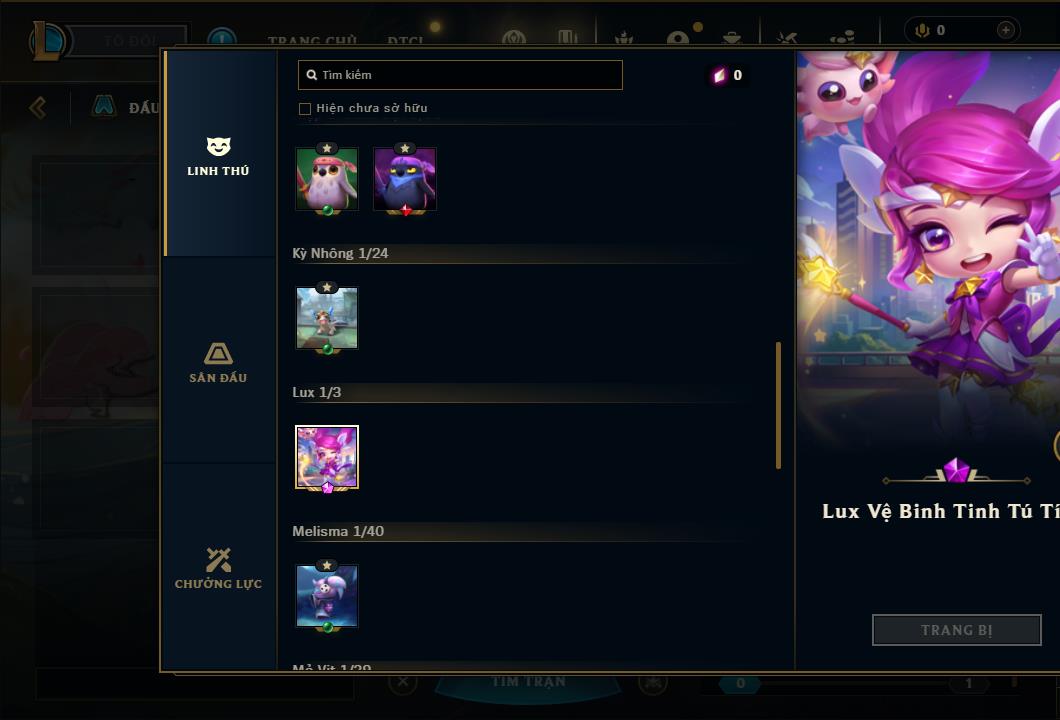Select the pink-bandana penguin little legend
The height and width of the screenshot is (720, 1060).
coord(327,180)
